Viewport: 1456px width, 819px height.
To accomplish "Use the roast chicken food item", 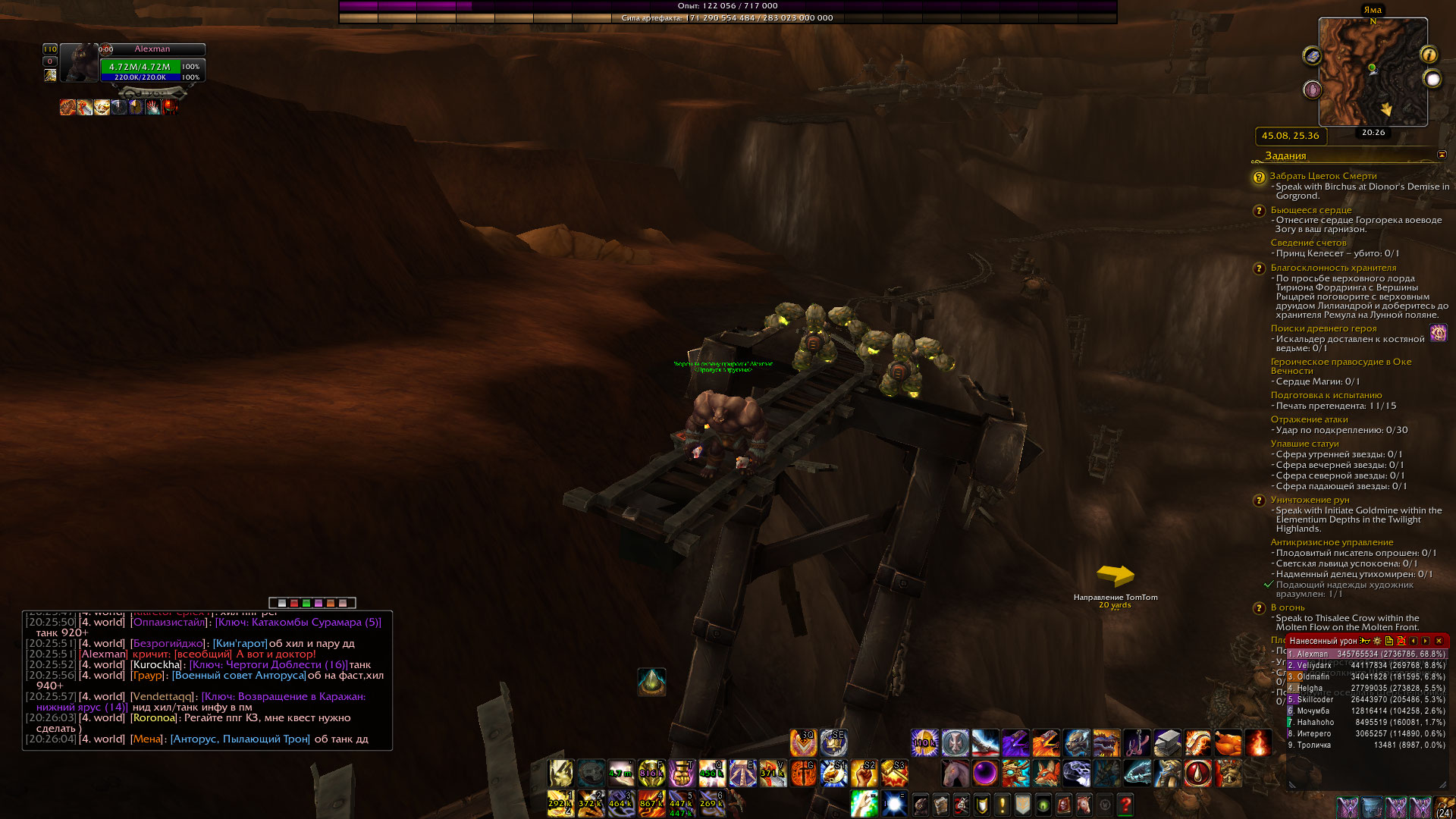I will (1228, 743).
